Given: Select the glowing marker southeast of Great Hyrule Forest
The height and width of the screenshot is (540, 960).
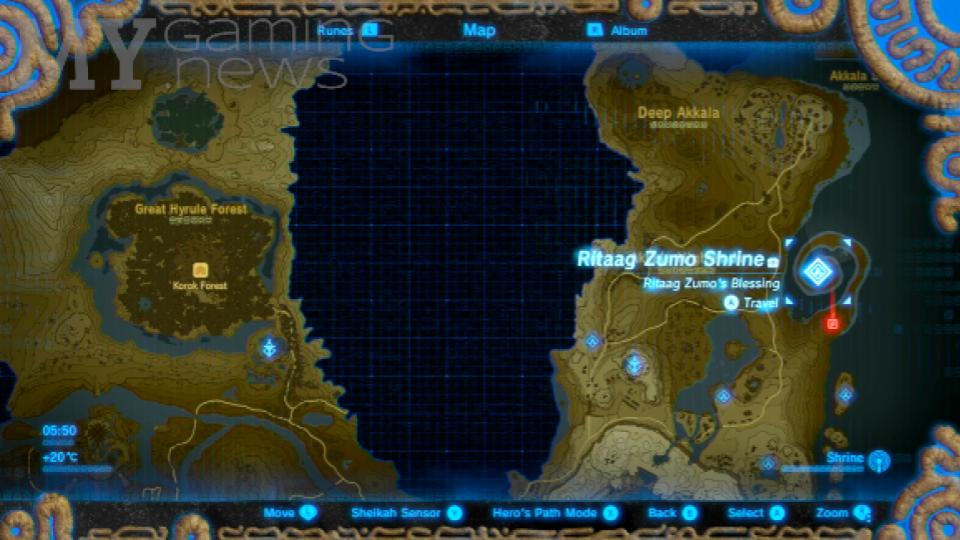Looking at the screenshot, I should click(269, 348).
